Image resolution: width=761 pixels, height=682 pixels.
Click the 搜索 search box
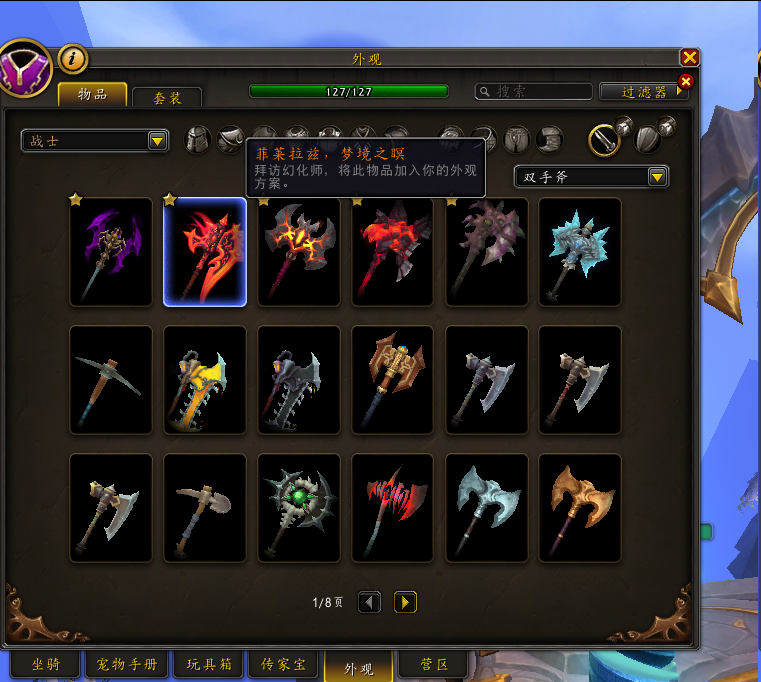[531, 91]
